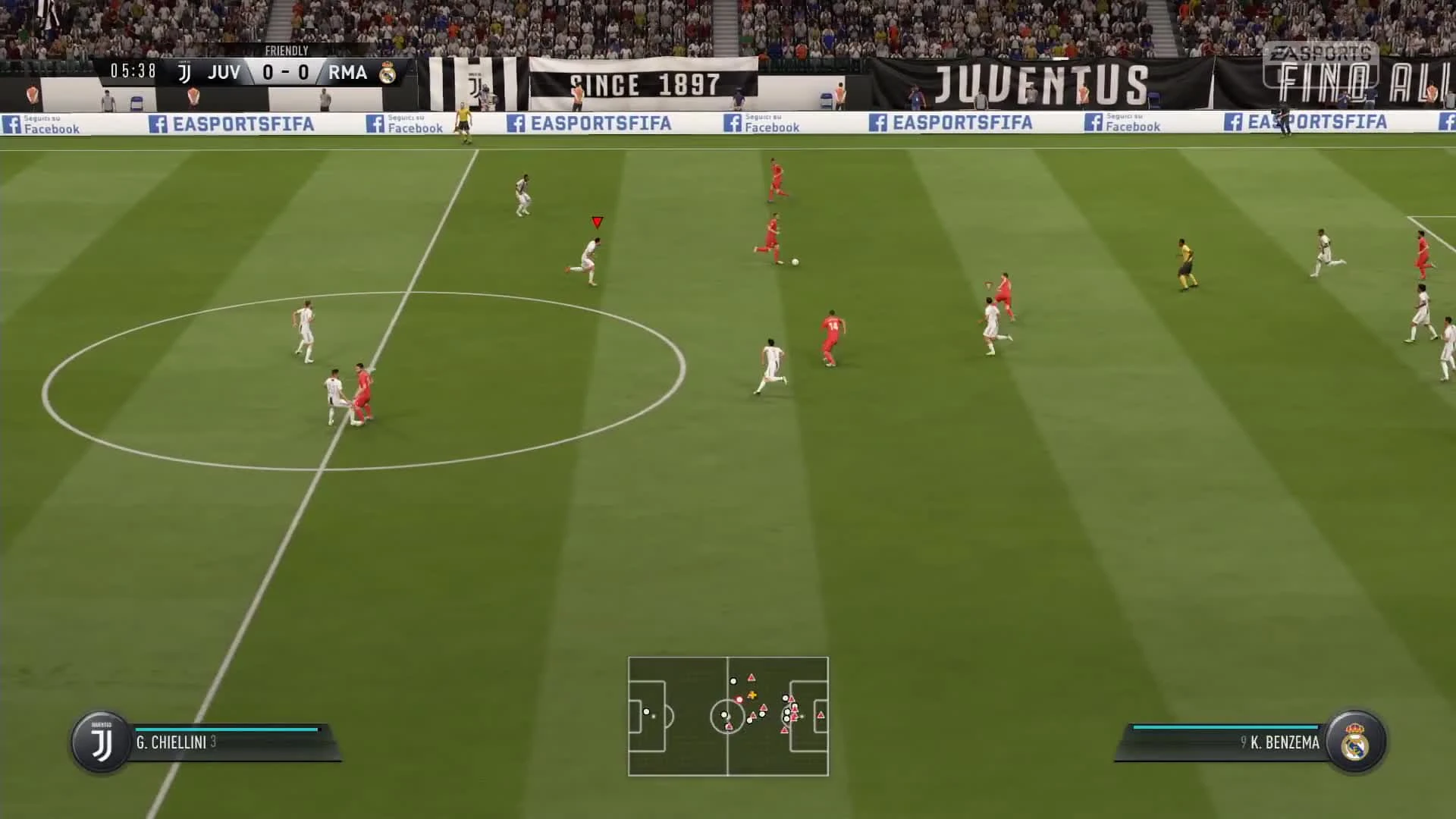1456x819 pixels.
Task: Click the RMA team abbreviation
Action: [x=347, y=72]
